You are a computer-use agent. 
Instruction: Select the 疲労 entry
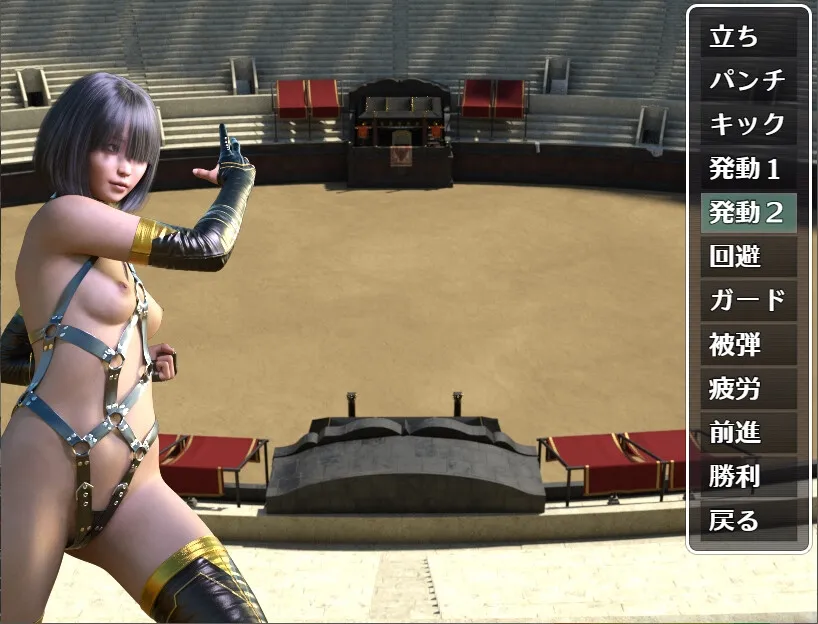[748, 389]
